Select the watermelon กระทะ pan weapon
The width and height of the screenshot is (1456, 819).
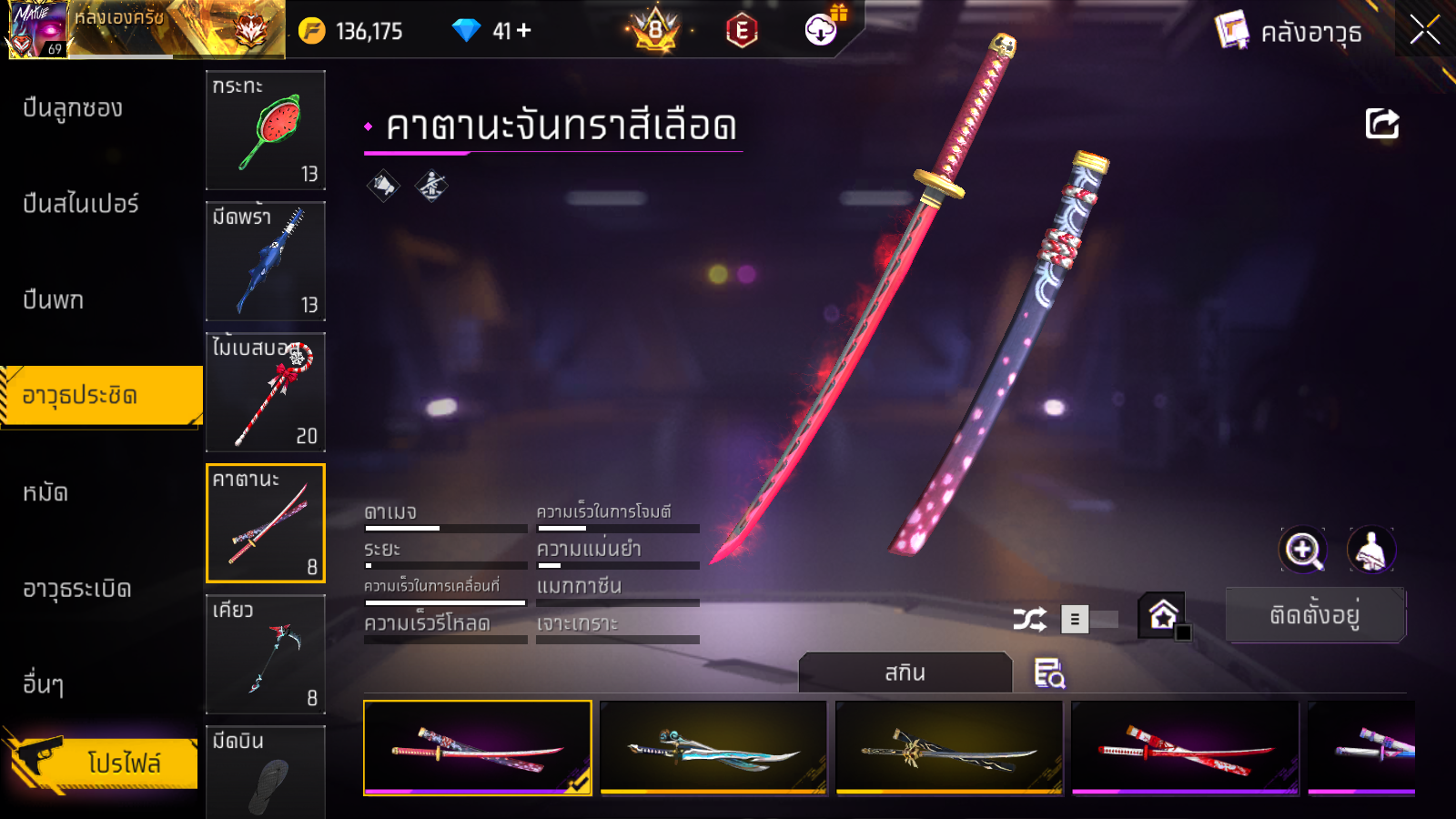pyautogui.click(x=266, y=130)
